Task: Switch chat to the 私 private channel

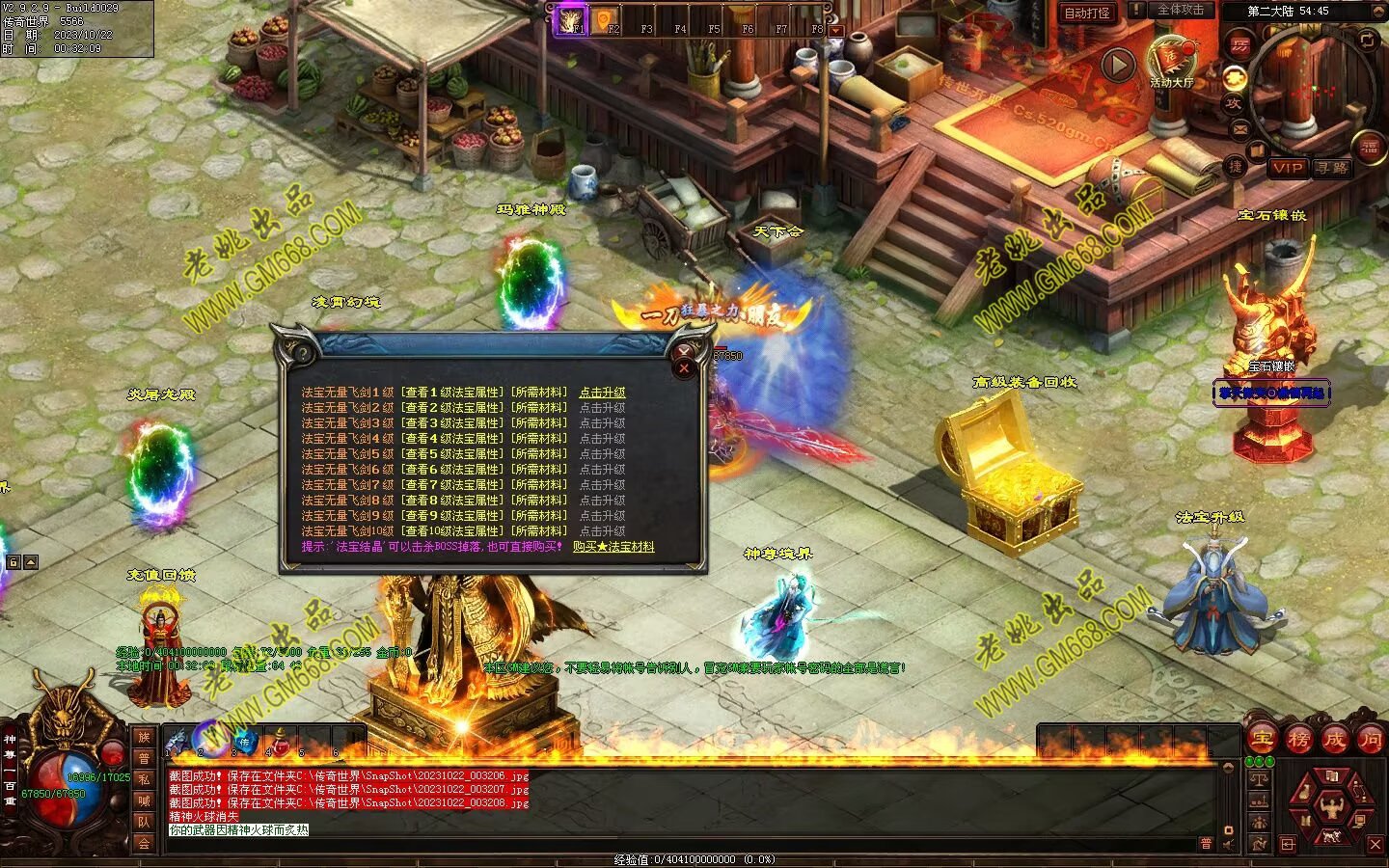Action: (144, 779)
